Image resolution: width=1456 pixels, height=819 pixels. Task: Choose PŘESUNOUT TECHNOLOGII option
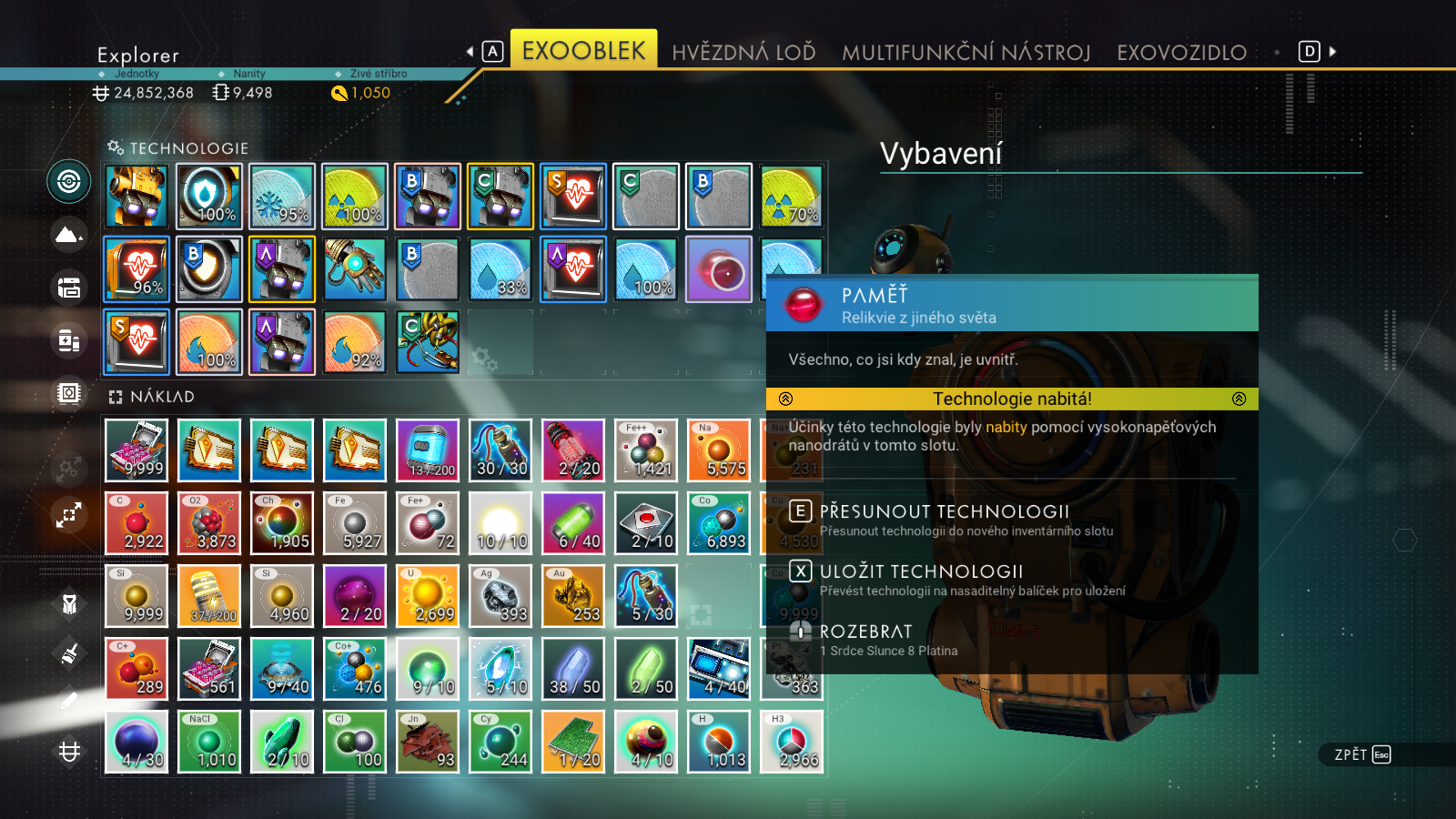coord(944,511)
